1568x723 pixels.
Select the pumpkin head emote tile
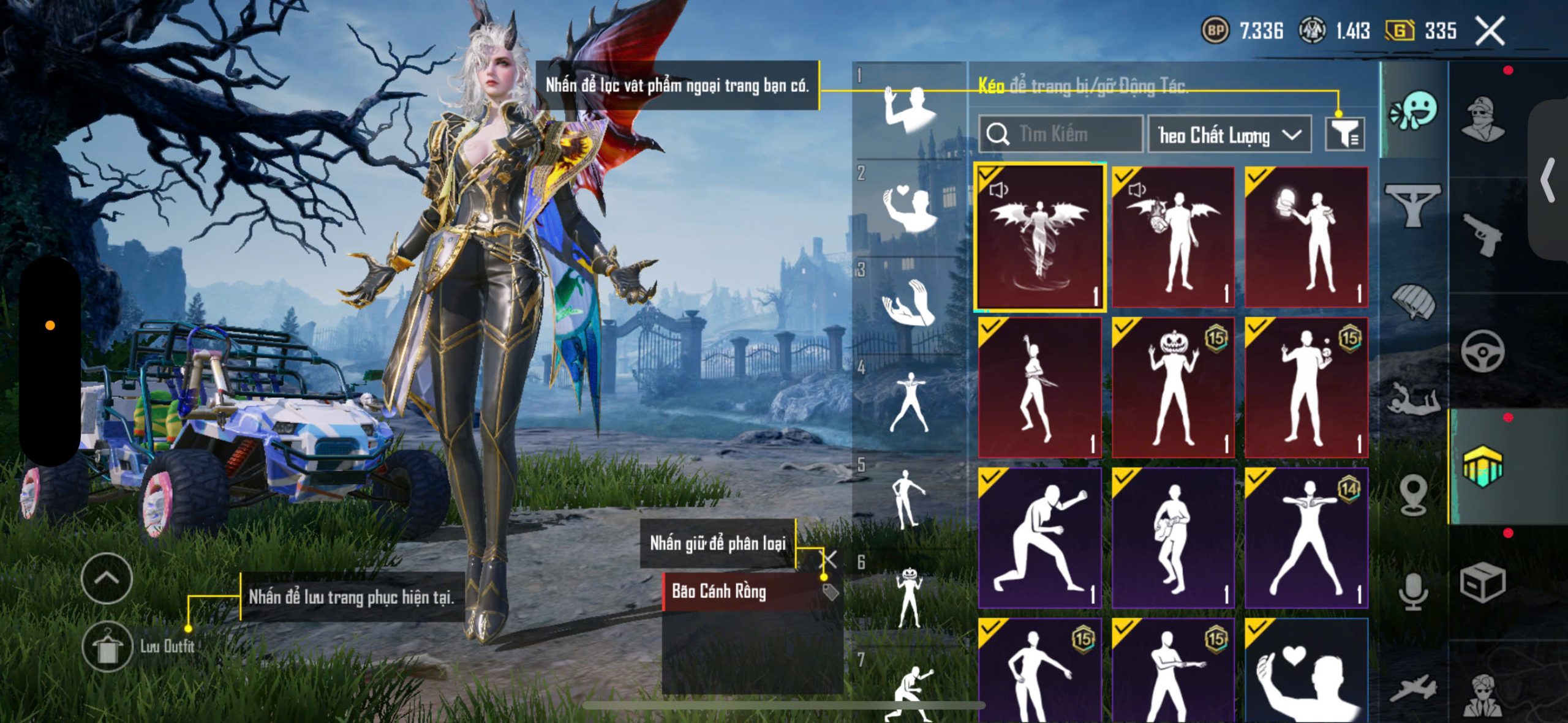tap(1172, 388)
